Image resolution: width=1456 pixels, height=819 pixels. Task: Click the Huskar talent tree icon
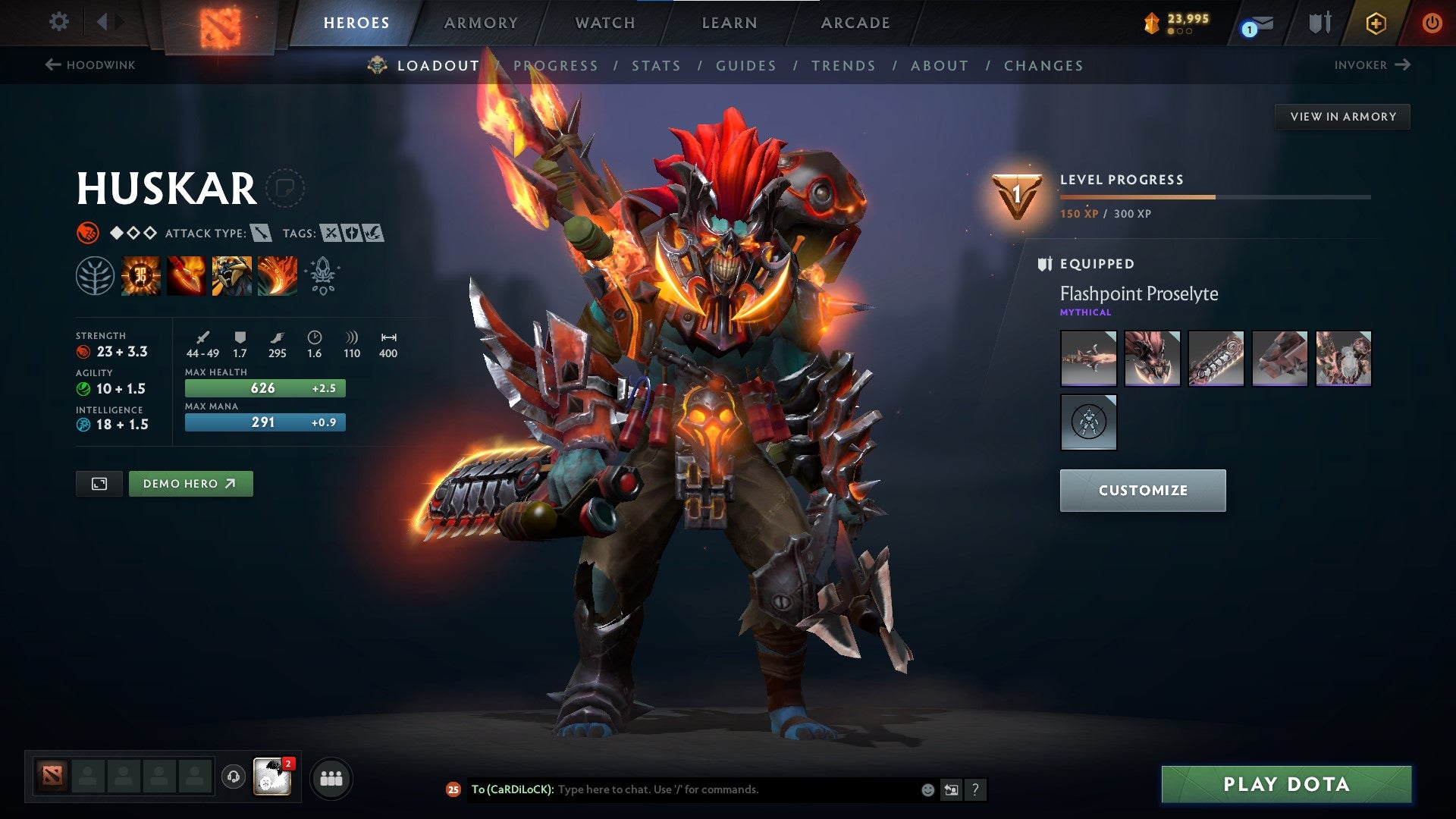point(95,275)
